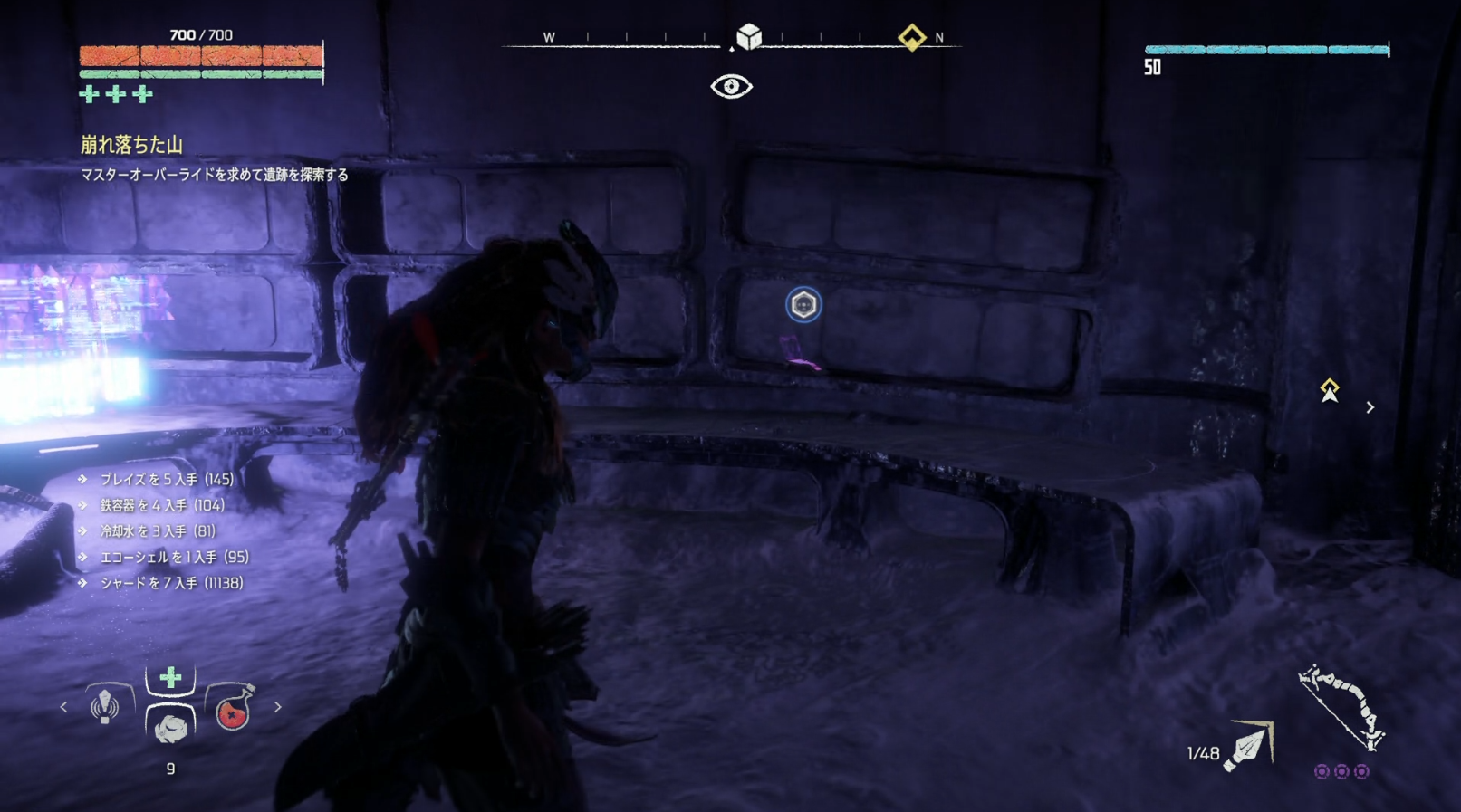Click the eye stealth visibility indicator
The height and width of the screenshot is (812, 1461).
click(x=731, y=86)
